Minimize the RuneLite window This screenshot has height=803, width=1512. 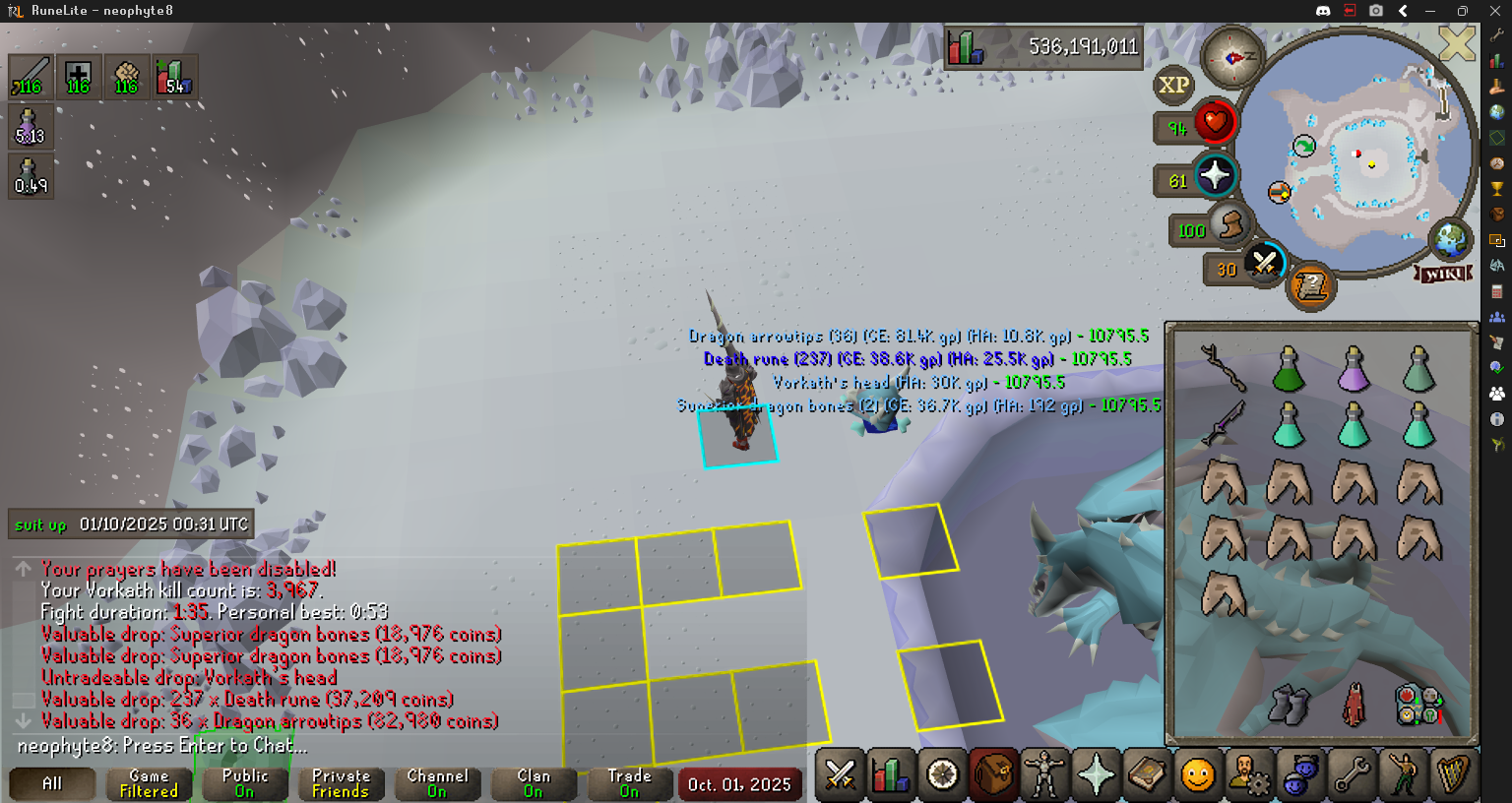tap(1429, 11)
